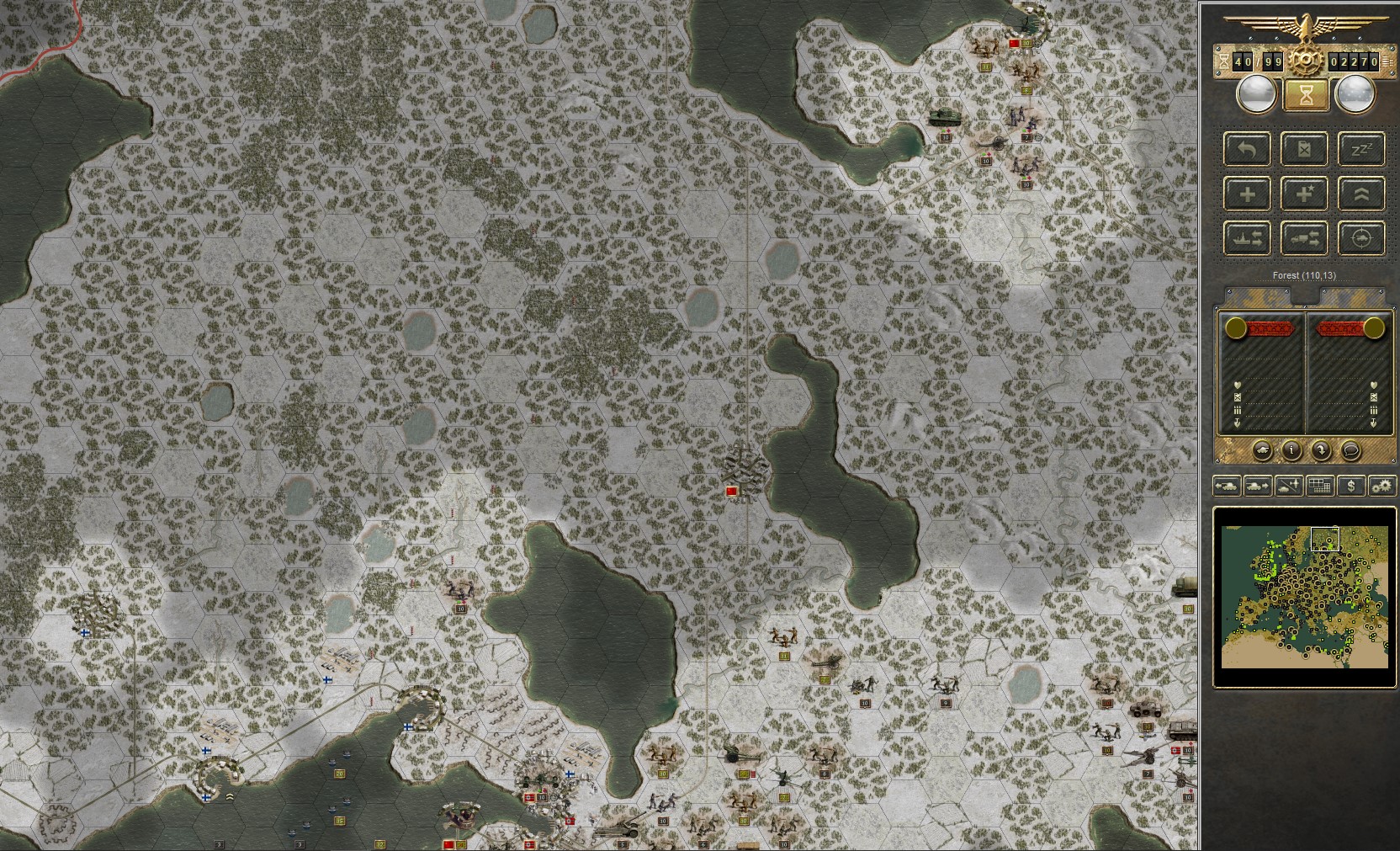Expand the left weather globe indicator
This screenshot has width=1400, height=851.
[x=1257, y=93]
